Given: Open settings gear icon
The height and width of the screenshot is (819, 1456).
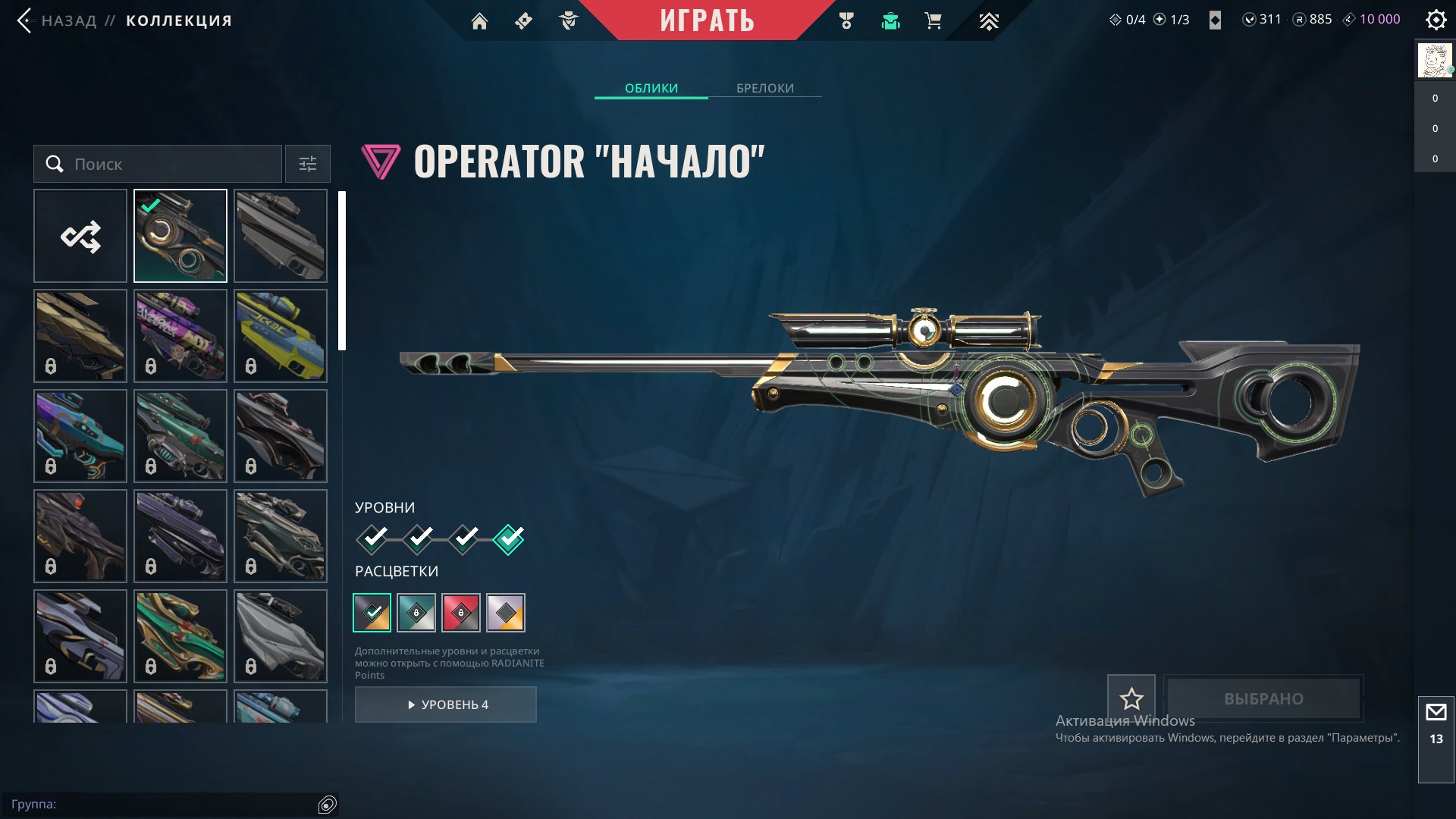Looking at the screenshot, I should [x=1436, y=20].
